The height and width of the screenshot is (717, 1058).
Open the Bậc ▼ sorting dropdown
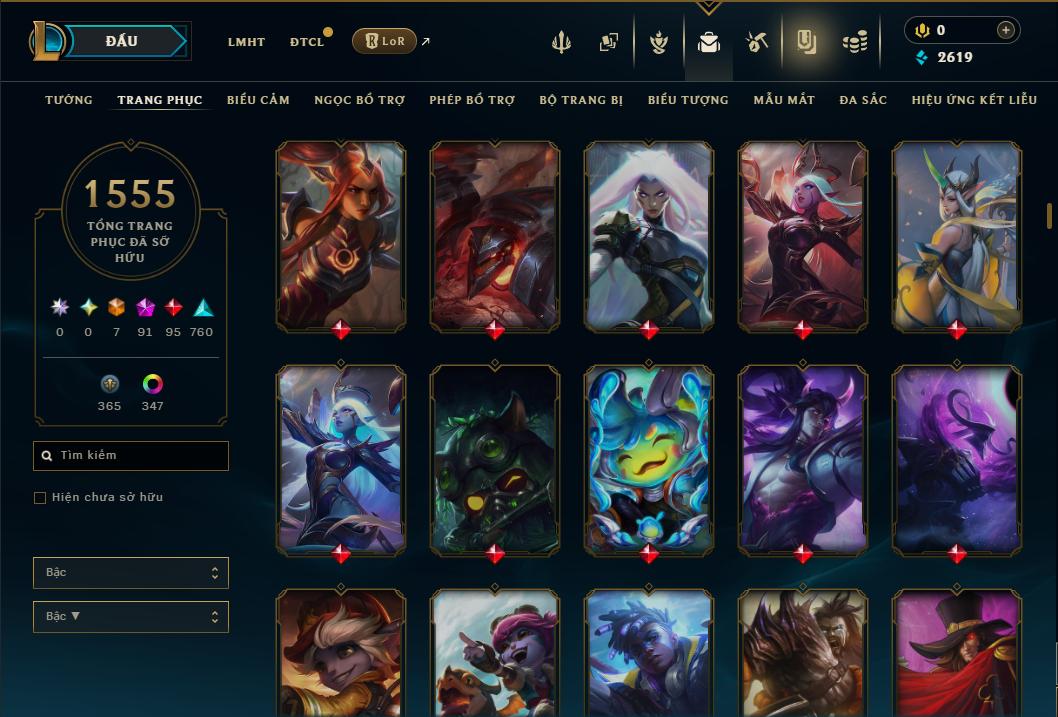coord(131,617)
